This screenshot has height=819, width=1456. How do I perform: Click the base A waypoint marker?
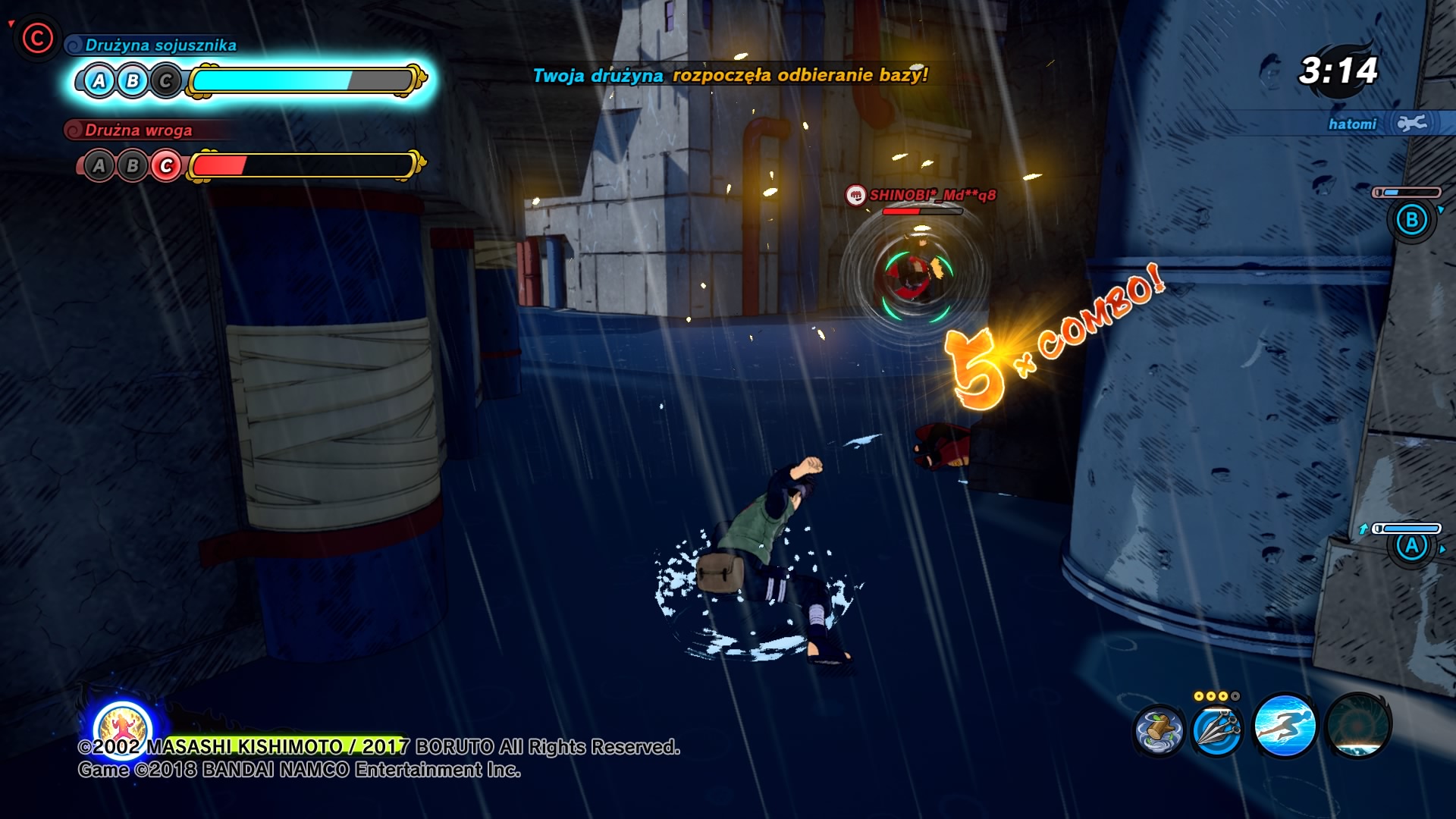(x=1411, y=546)
